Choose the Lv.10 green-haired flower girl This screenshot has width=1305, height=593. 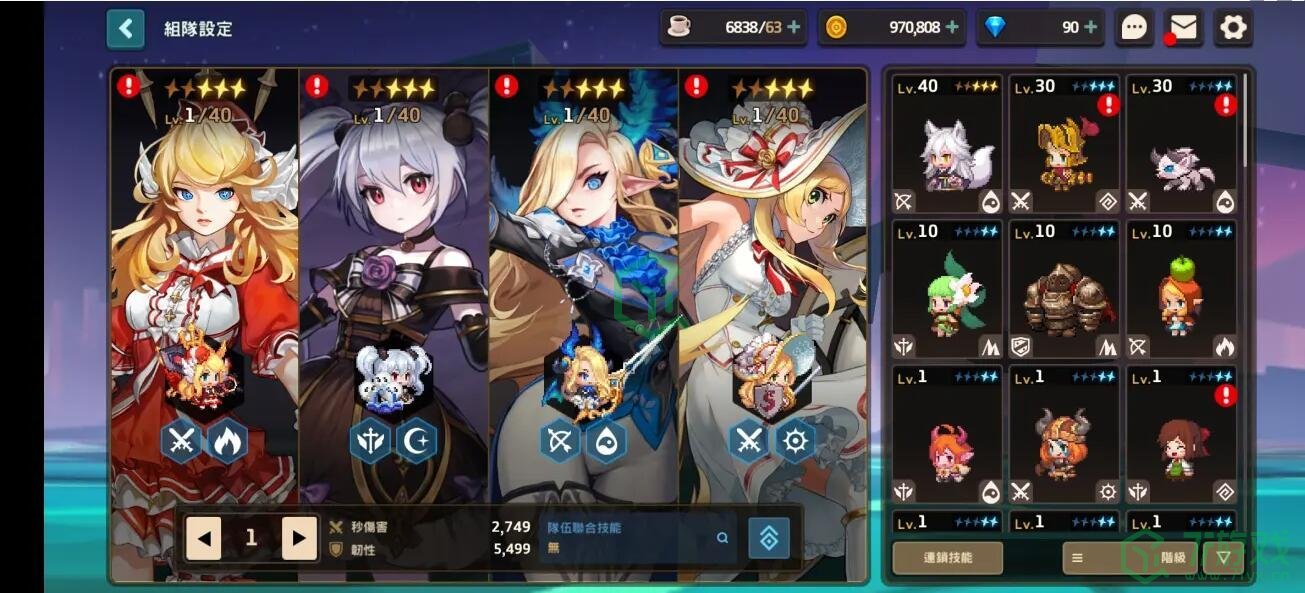coord(946,290)
